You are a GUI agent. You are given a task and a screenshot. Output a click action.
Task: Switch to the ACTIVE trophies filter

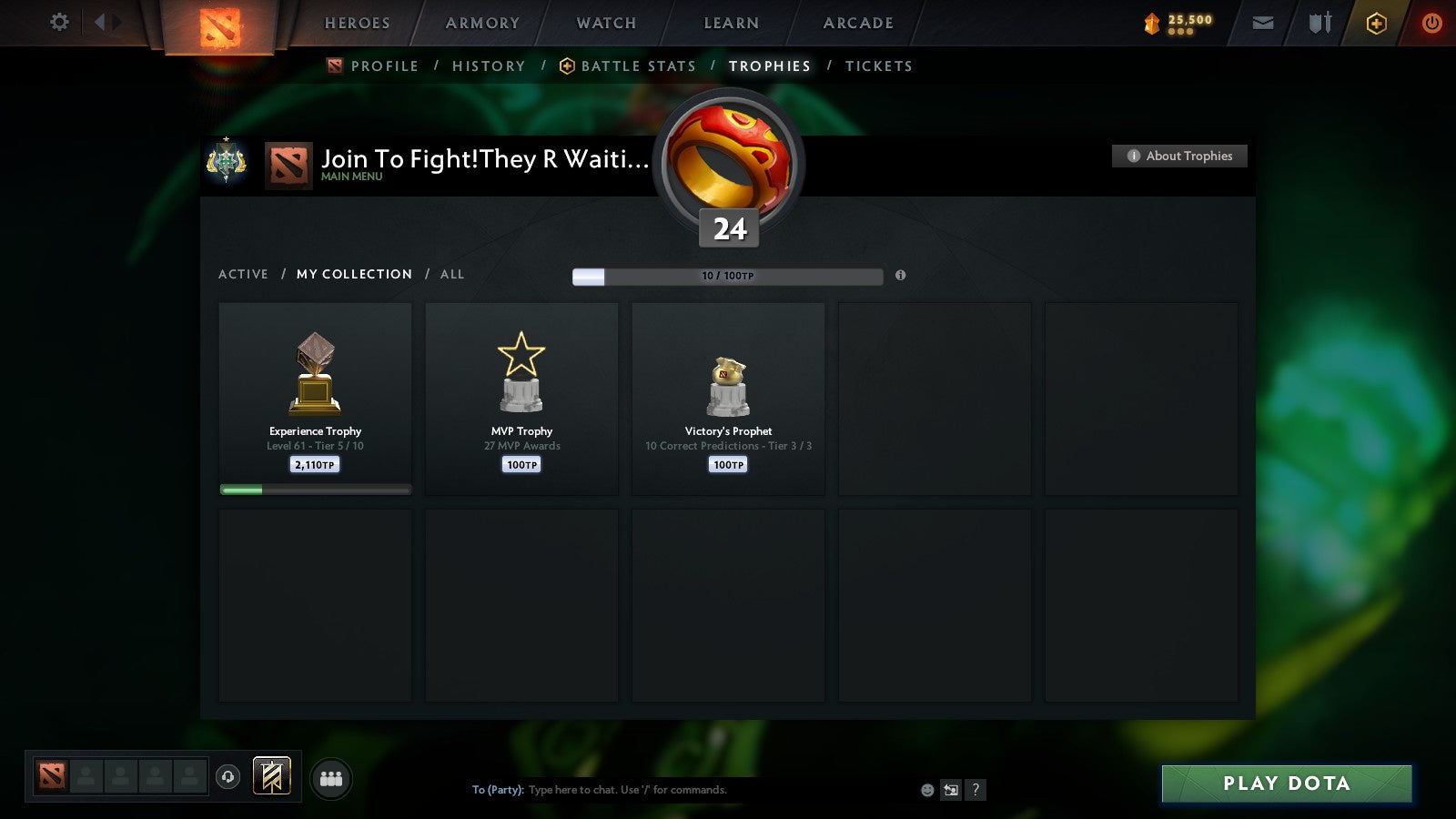(243, 274)
